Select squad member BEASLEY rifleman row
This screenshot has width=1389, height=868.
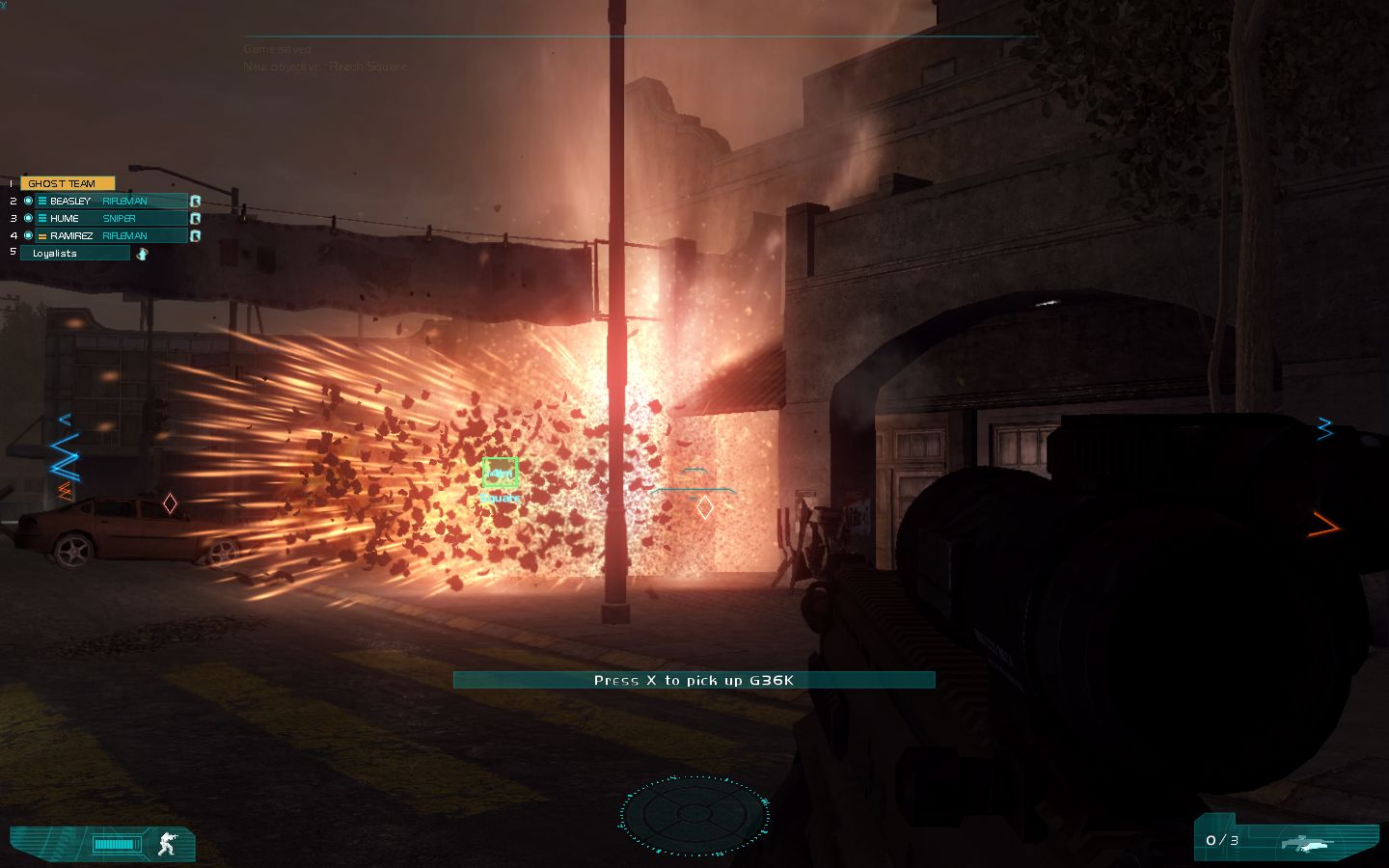111,201
